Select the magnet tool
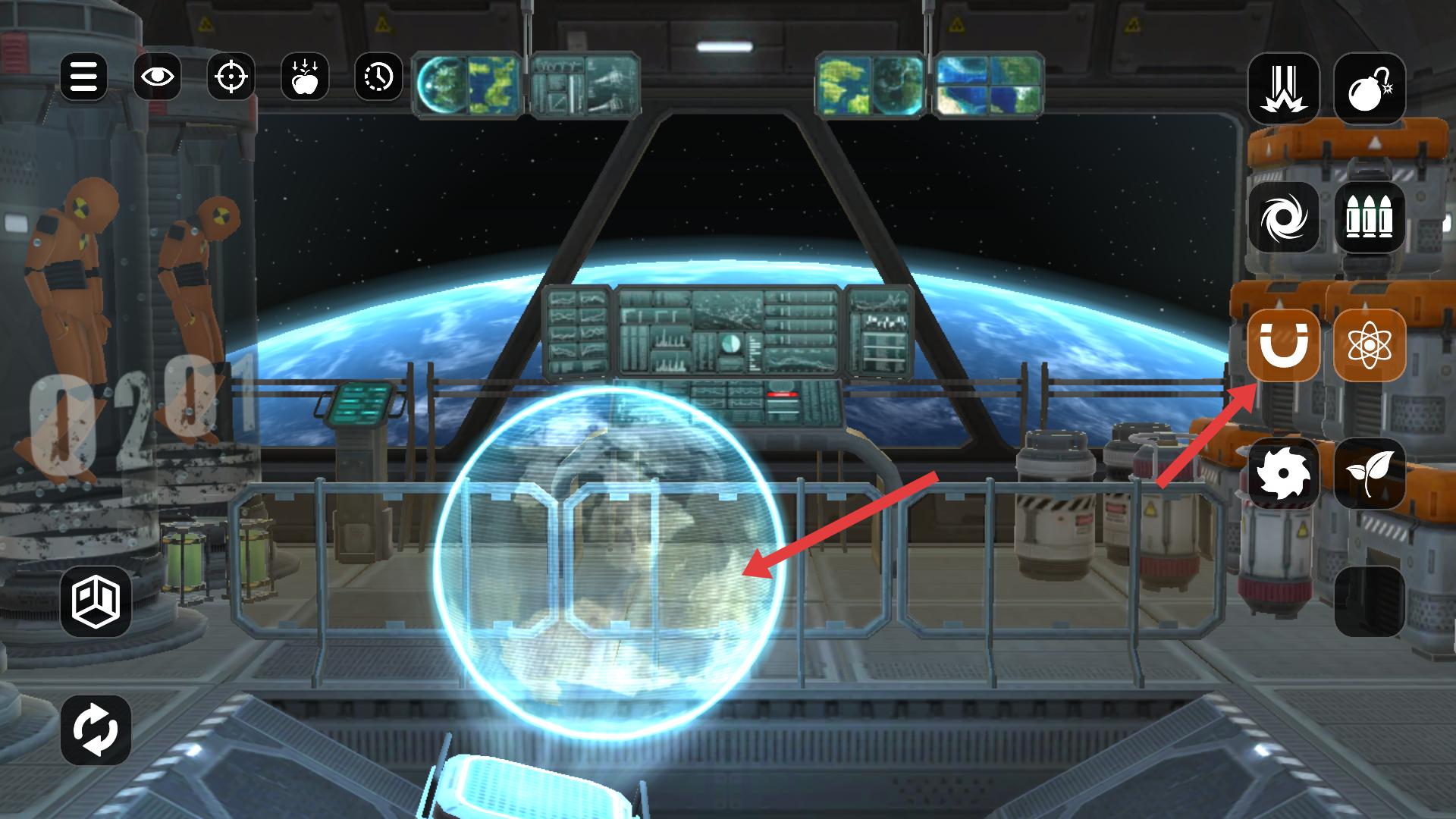Image resolution: width=1456 pixels, height=819 pixels. coord(1284,346)
